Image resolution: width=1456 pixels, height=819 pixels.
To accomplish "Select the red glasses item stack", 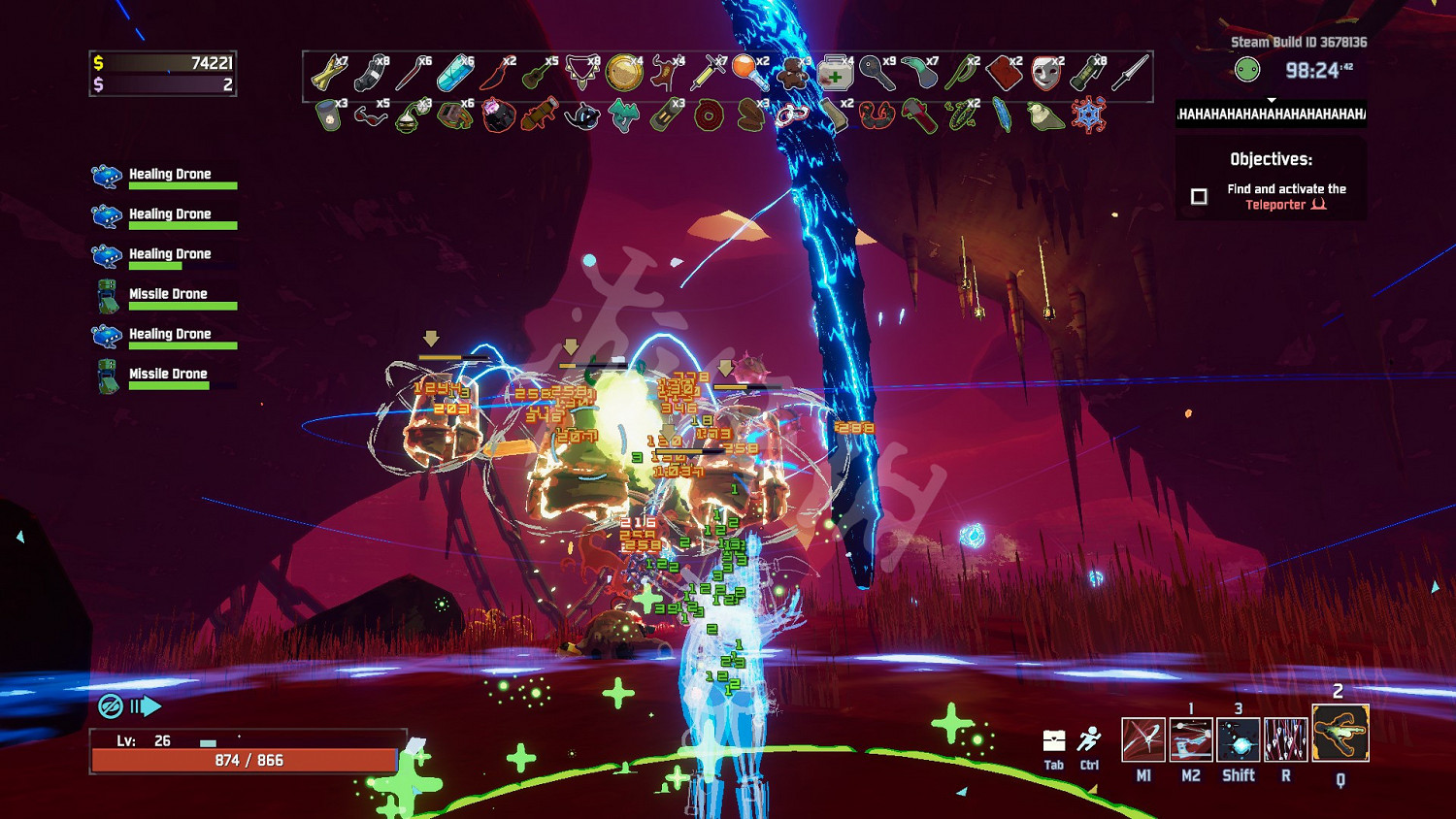I will coord(369,116).
